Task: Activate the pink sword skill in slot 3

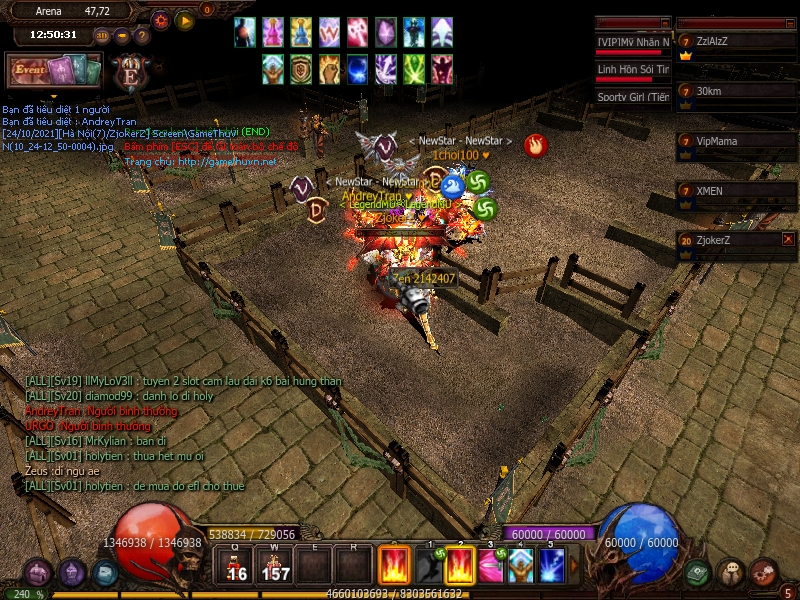Action: (x=490, y=566)
